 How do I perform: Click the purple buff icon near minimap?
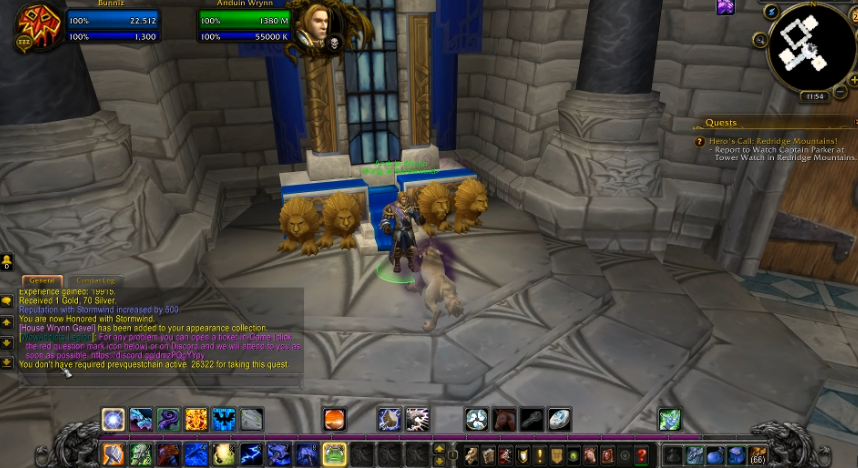coord(725,8)
